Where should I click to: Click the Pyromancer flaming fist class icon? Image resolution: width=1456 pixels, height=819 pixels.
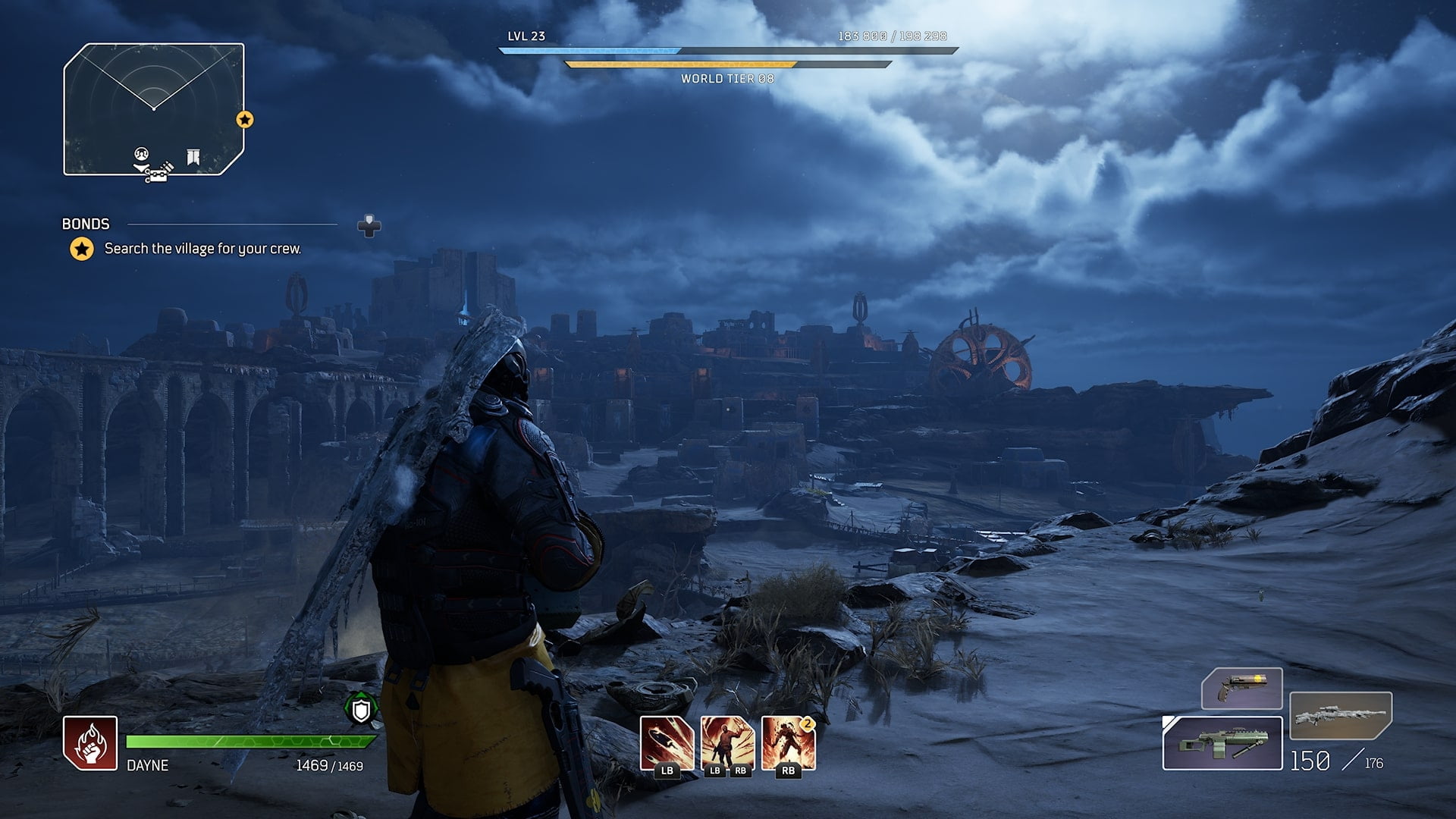click(90, 743)
